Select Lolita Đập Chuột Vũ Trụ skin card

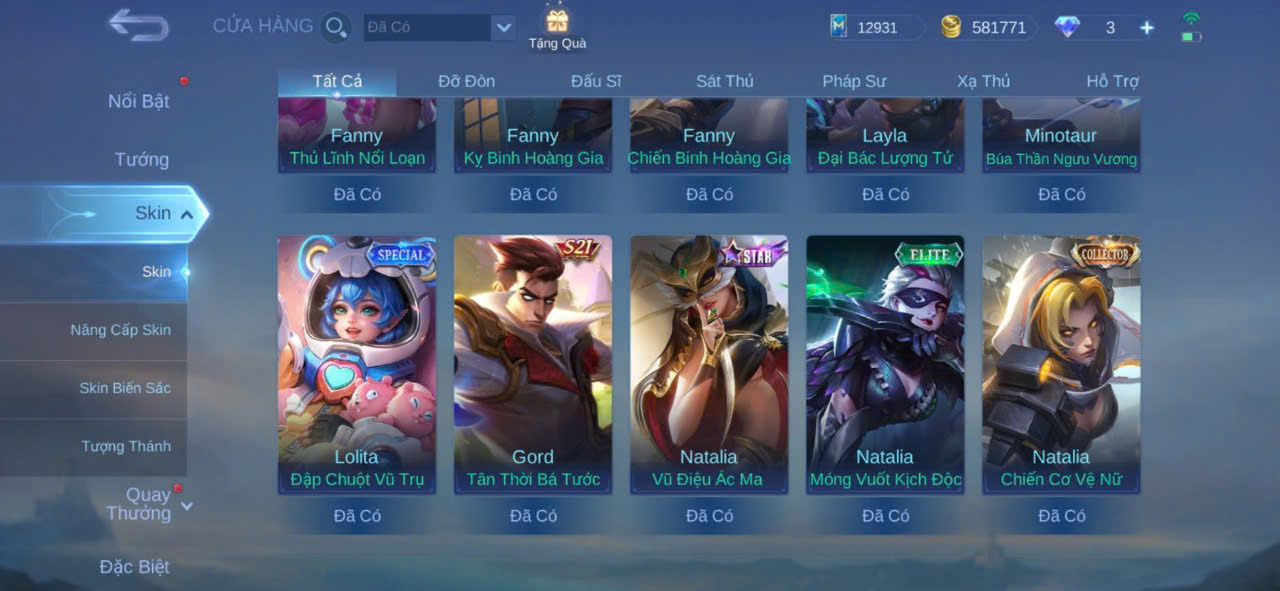click(357, 364)
